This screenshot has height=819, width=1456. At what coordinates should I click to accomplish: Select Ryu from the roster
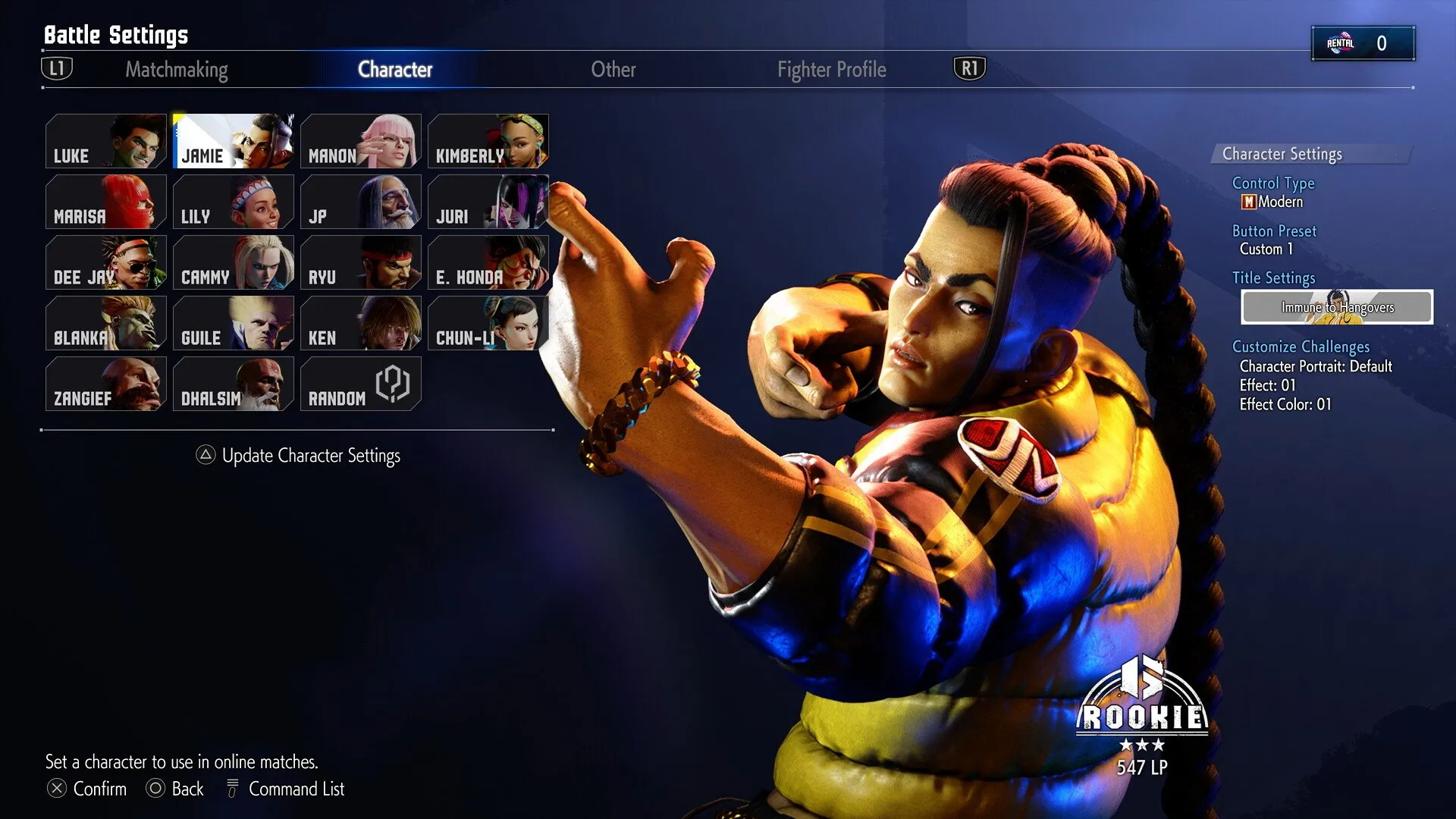pyautogui.click(x=360, y=262)
